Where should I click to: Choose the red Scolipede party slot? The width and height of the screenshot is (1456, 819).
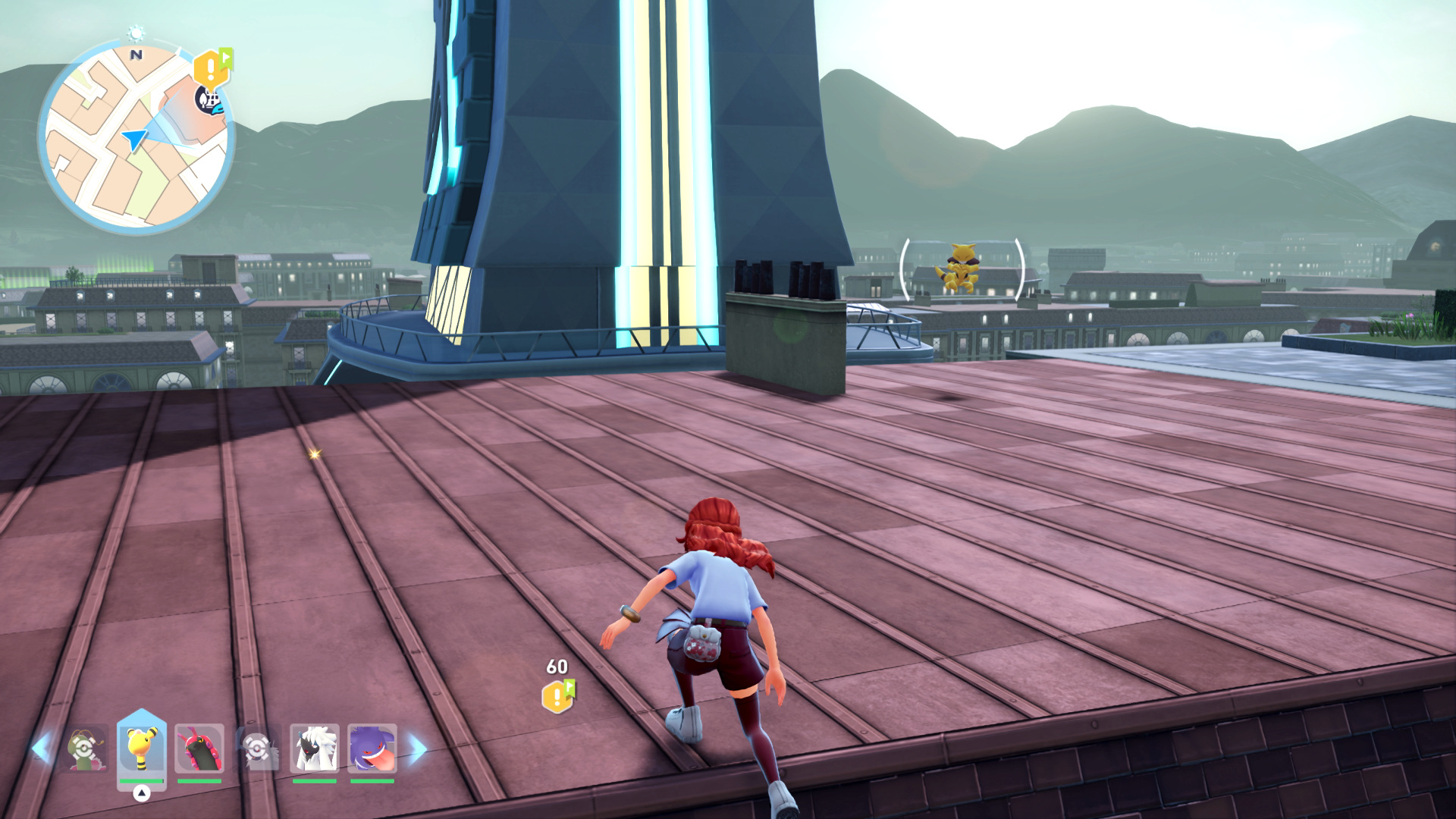tap(199, 748)
